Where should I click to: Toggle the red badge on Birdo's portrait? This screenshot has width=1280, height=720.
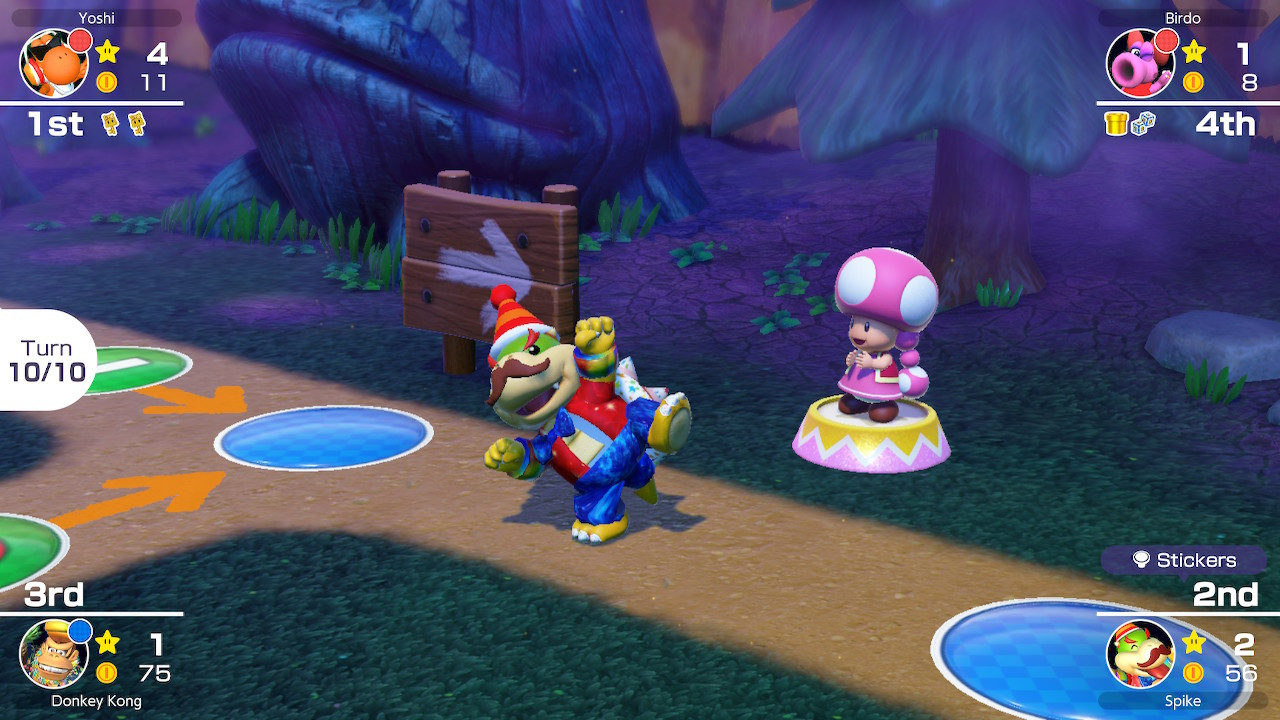tap(1166, 42)
